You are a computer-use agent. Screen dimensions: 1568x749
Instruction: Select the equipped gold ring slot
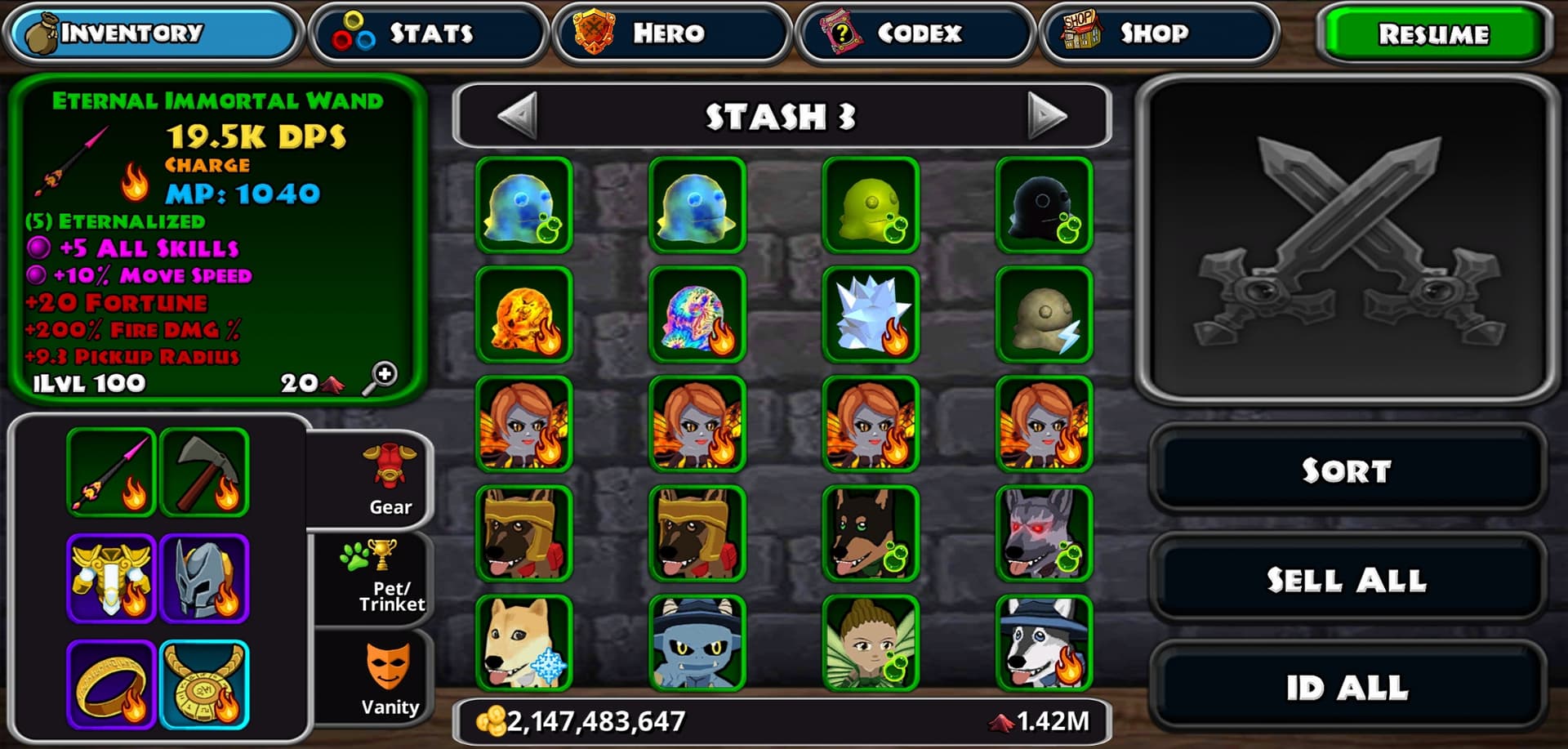(112, 684)
